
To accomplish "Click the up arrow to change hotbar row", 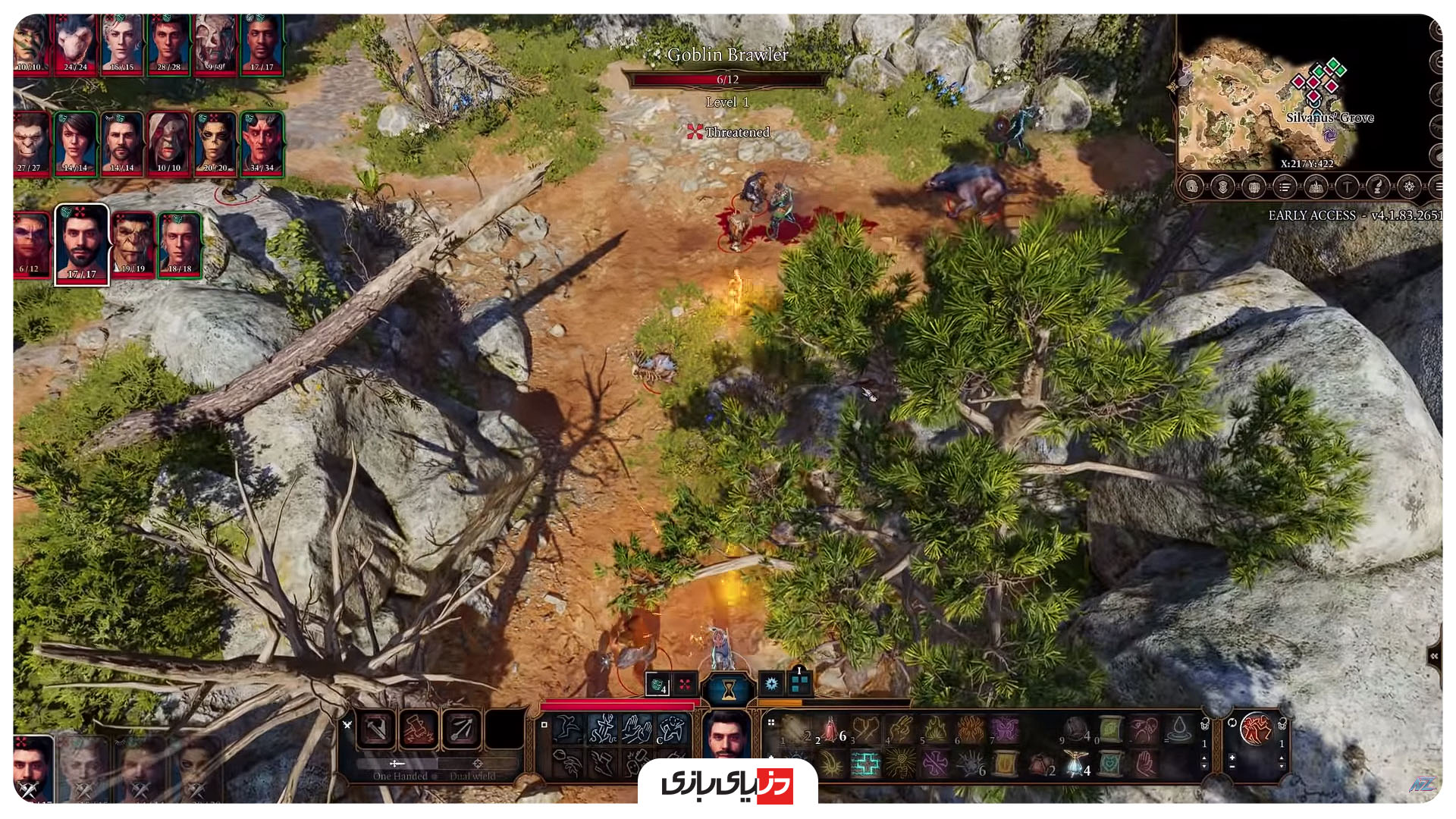I will tap(1204, 758).
